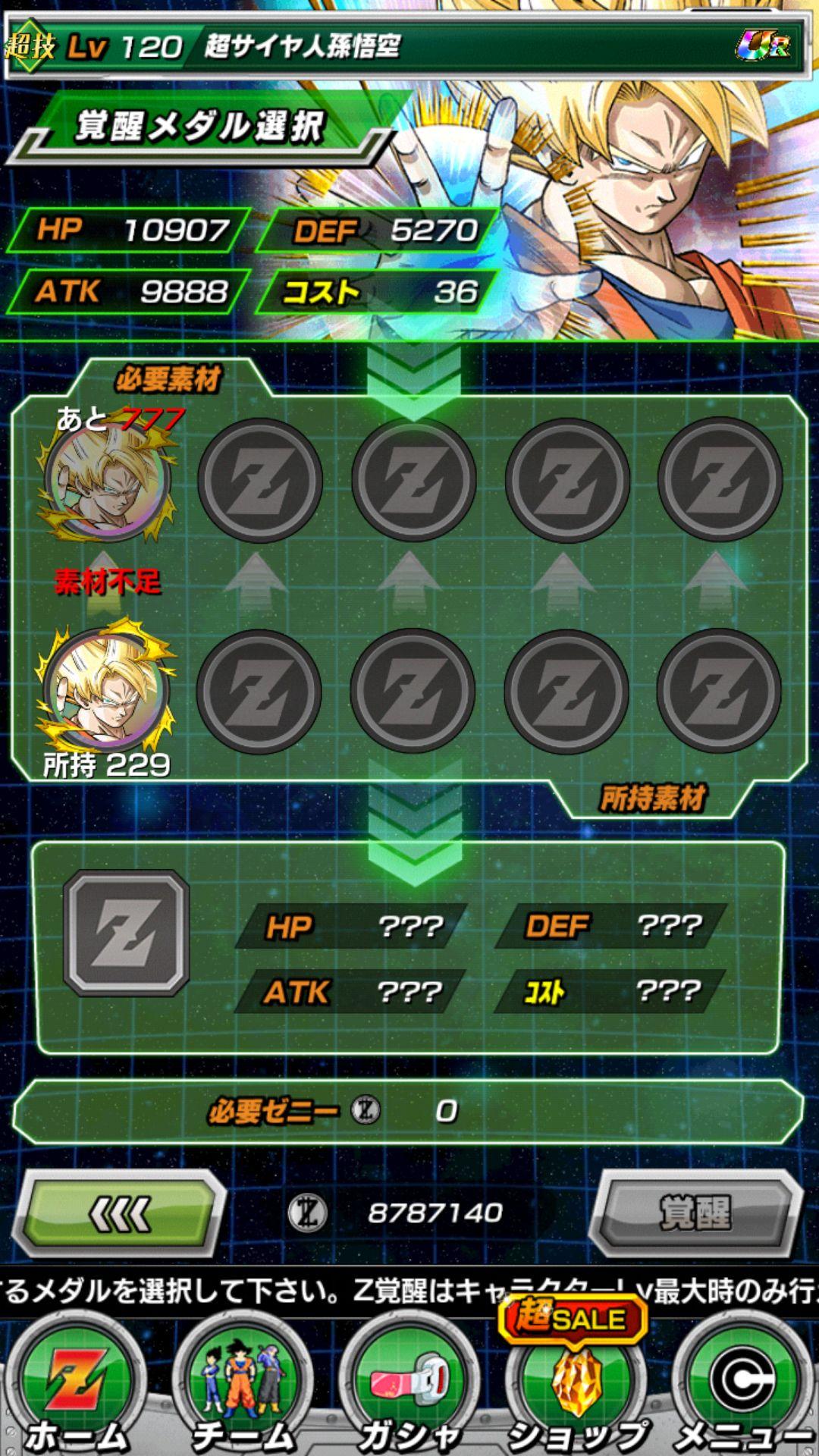
Task: Tap the square Z awakening result icon
Action: point(126,933)
